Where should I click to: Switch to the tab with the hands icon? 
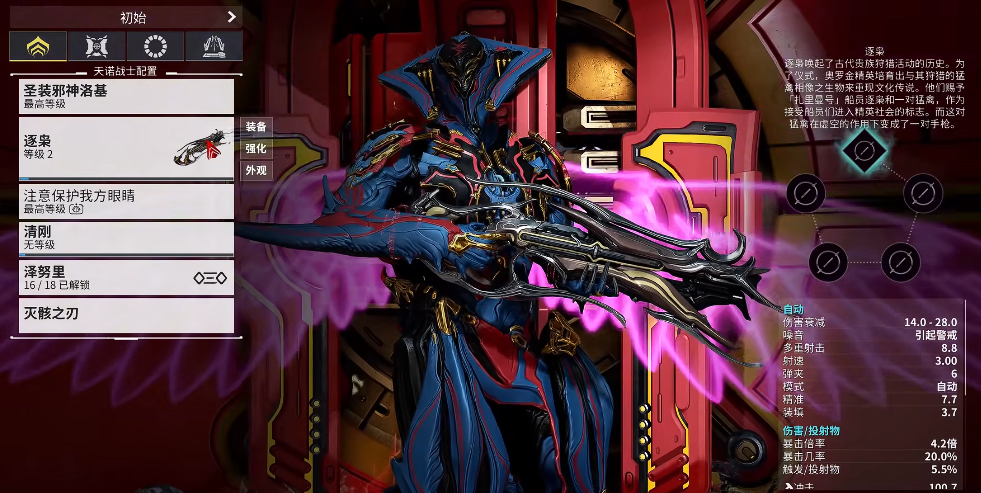pos(213,46)
